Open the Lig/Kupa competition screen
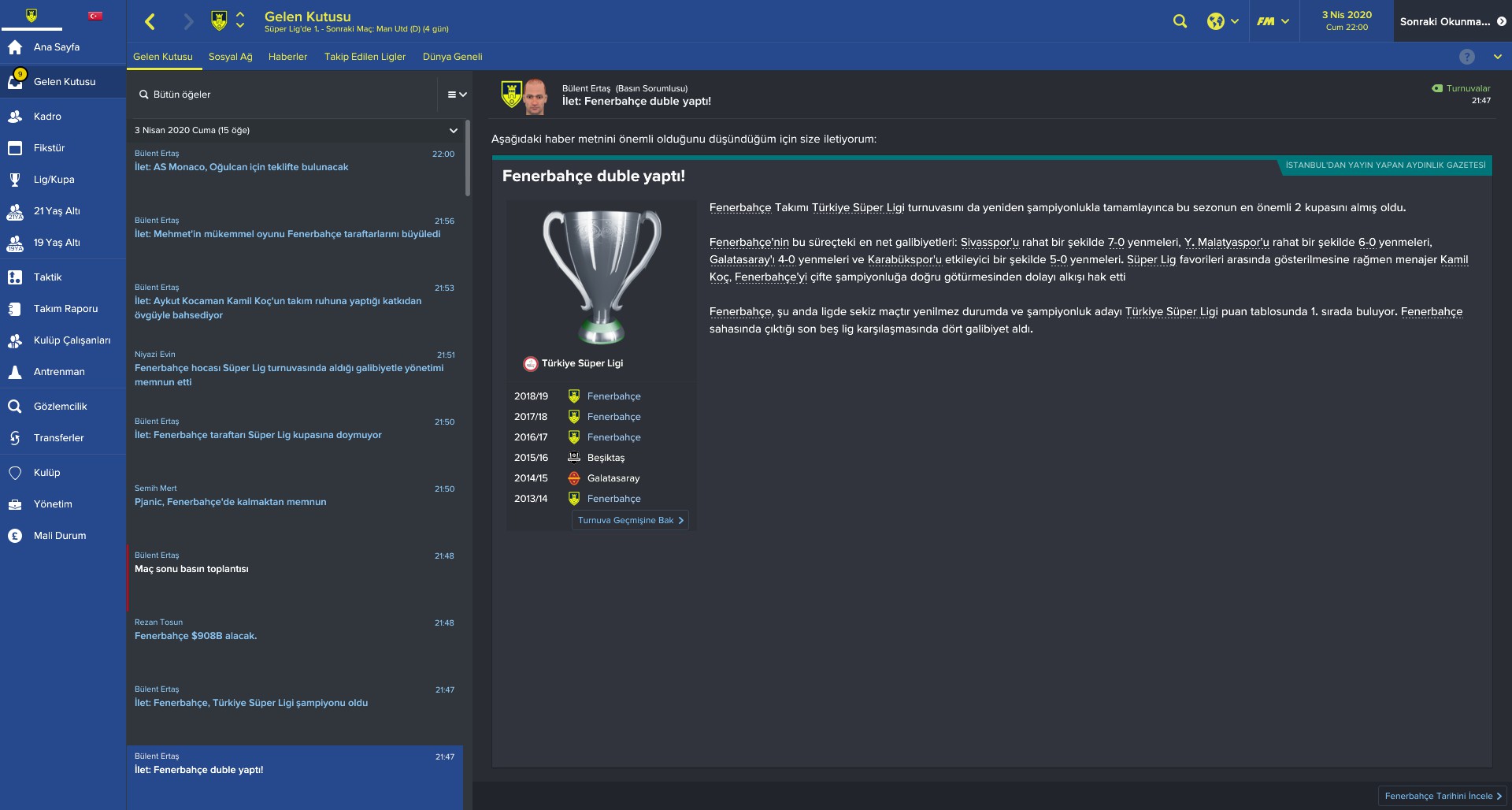1512x810 pixels. click(54, 179)
